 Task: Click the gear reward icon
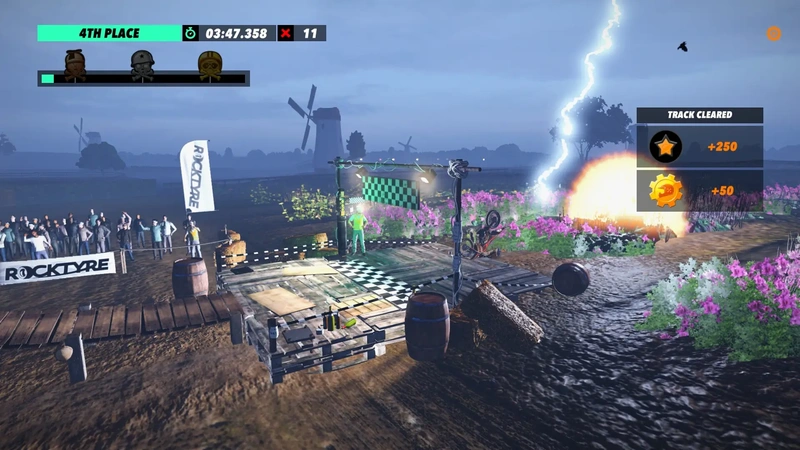pos(665,190)
